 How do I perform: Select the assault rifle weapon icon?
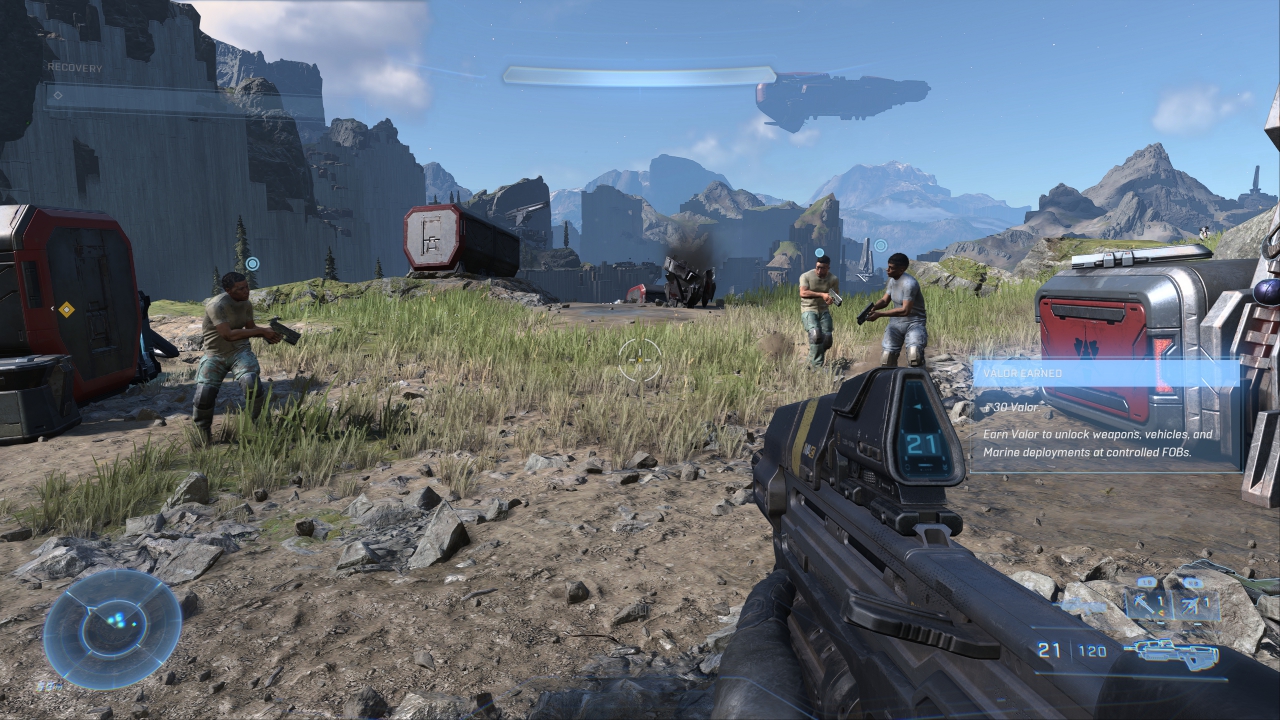[1170, 654]
